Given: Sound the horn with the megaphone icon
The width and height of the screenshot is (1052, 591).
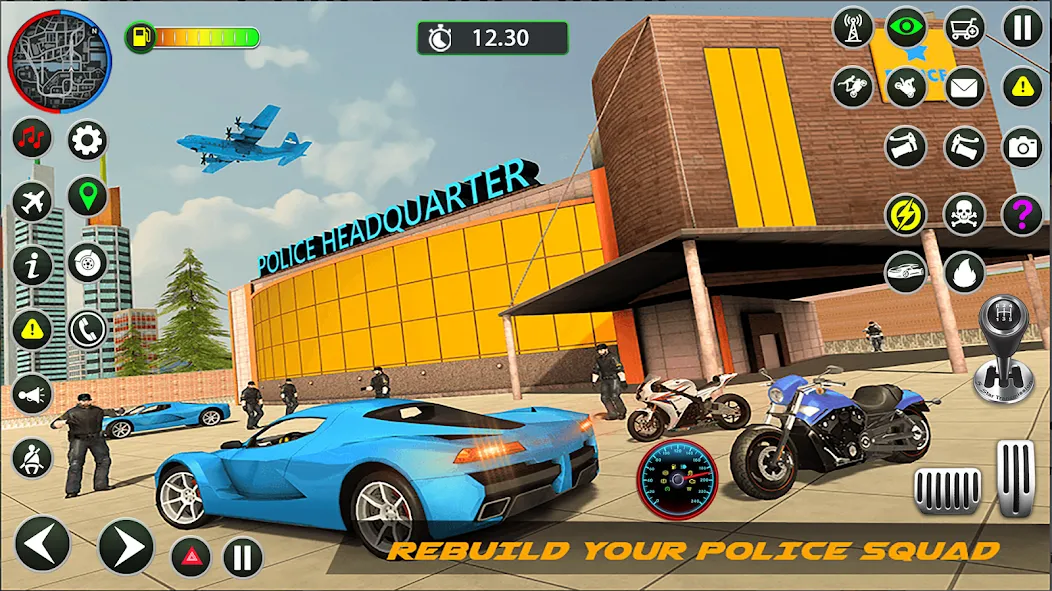Looking at the screenshot, I should 32,394.
